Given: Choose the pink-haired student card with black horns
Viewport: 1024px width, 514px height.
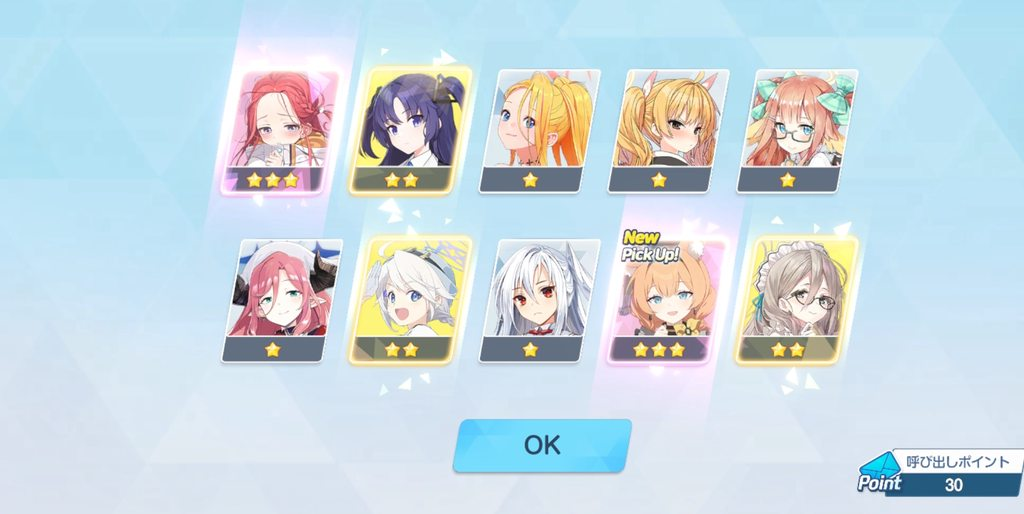Looking at the screenshot, I should point(281,299).
